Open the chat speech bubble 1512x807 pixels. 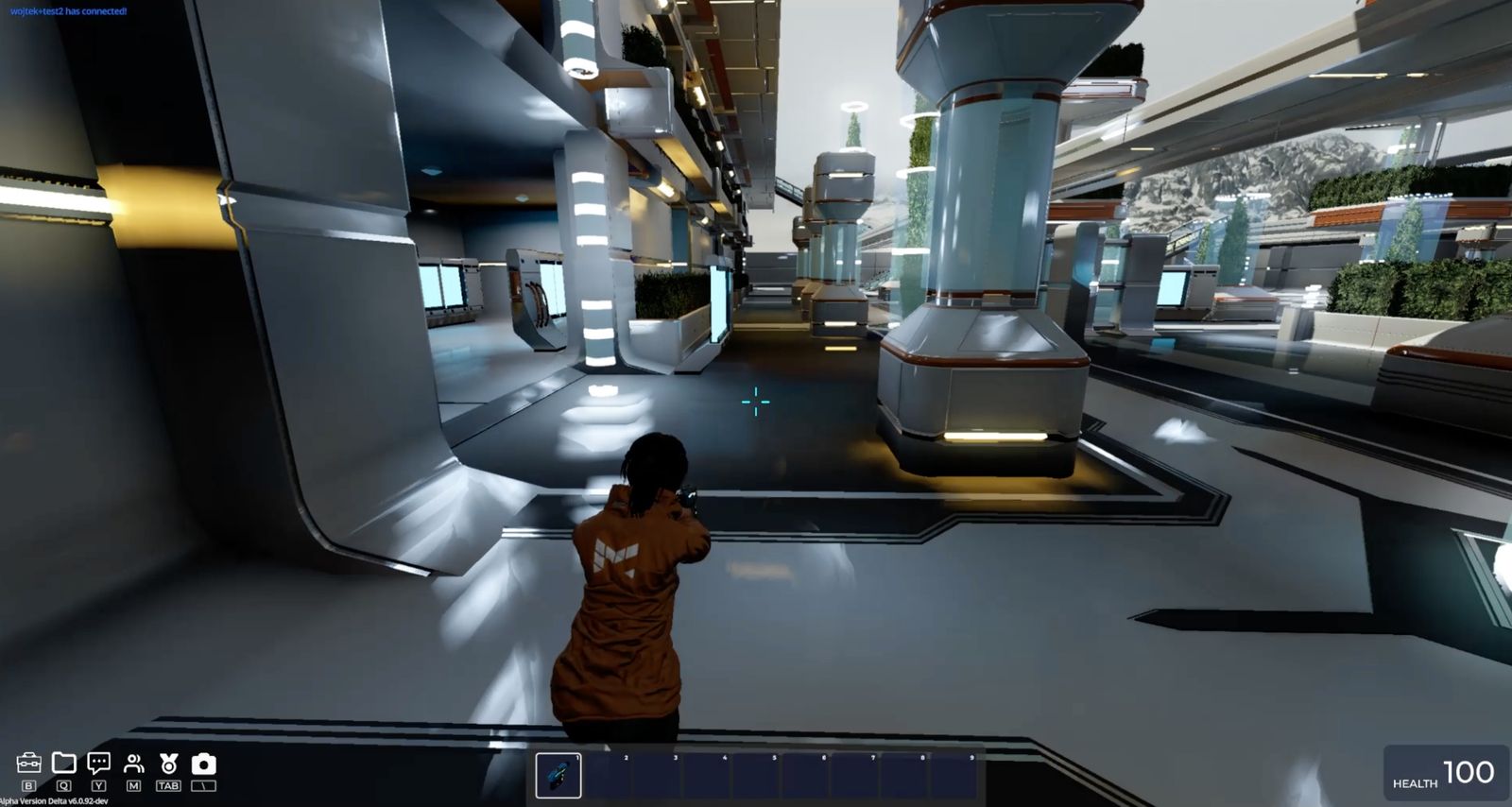(98, 763)
